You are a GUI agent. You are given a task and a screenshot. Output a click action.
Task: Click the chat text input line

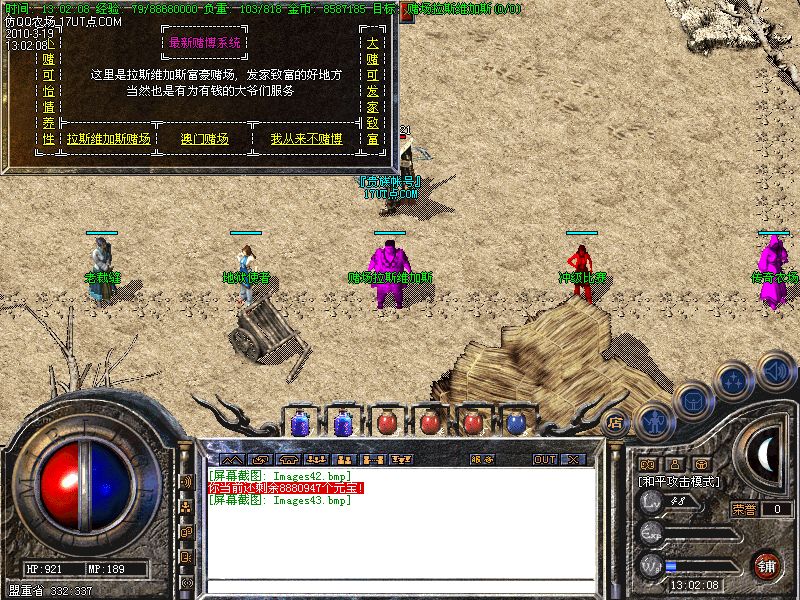(x=400, y=585)
